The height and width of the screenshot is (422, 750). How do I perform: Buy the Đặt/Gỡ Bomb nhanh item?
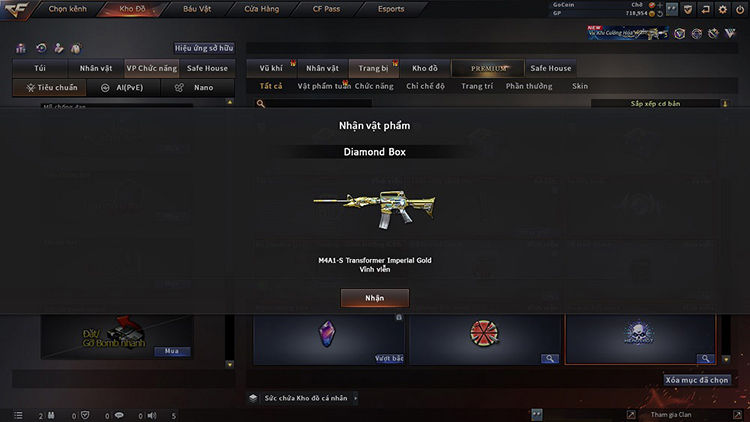point(170,351)
